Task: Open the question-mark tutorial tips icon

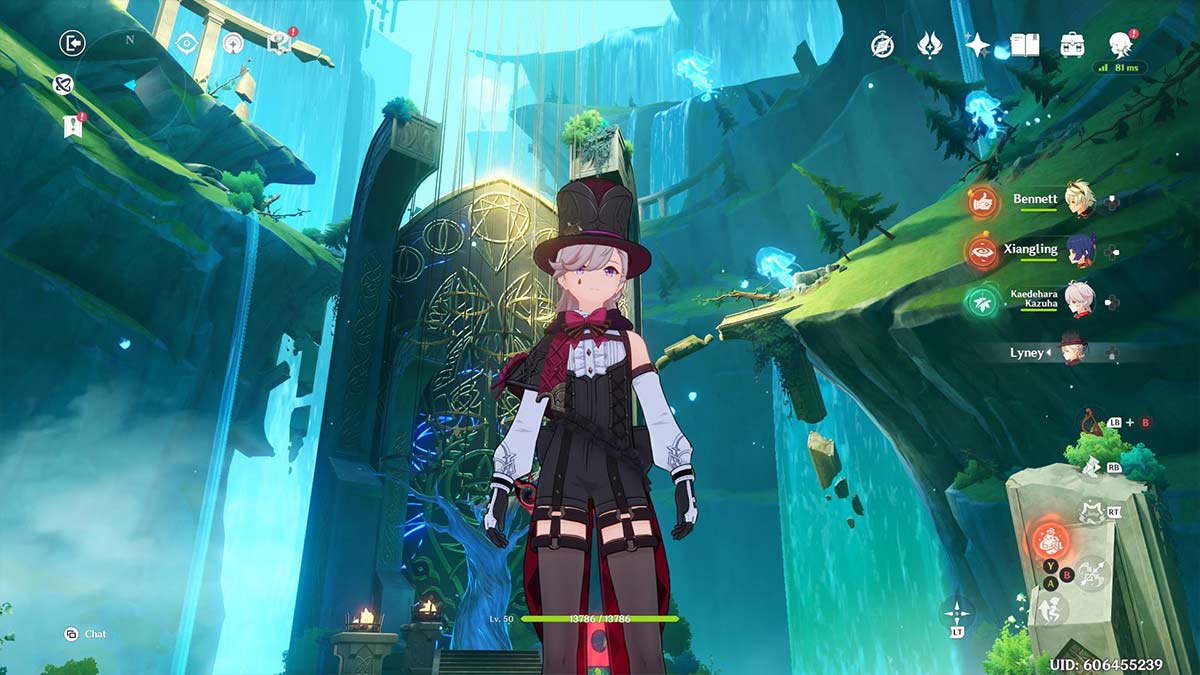Action: pyautogui.click(x=279, y=43)
